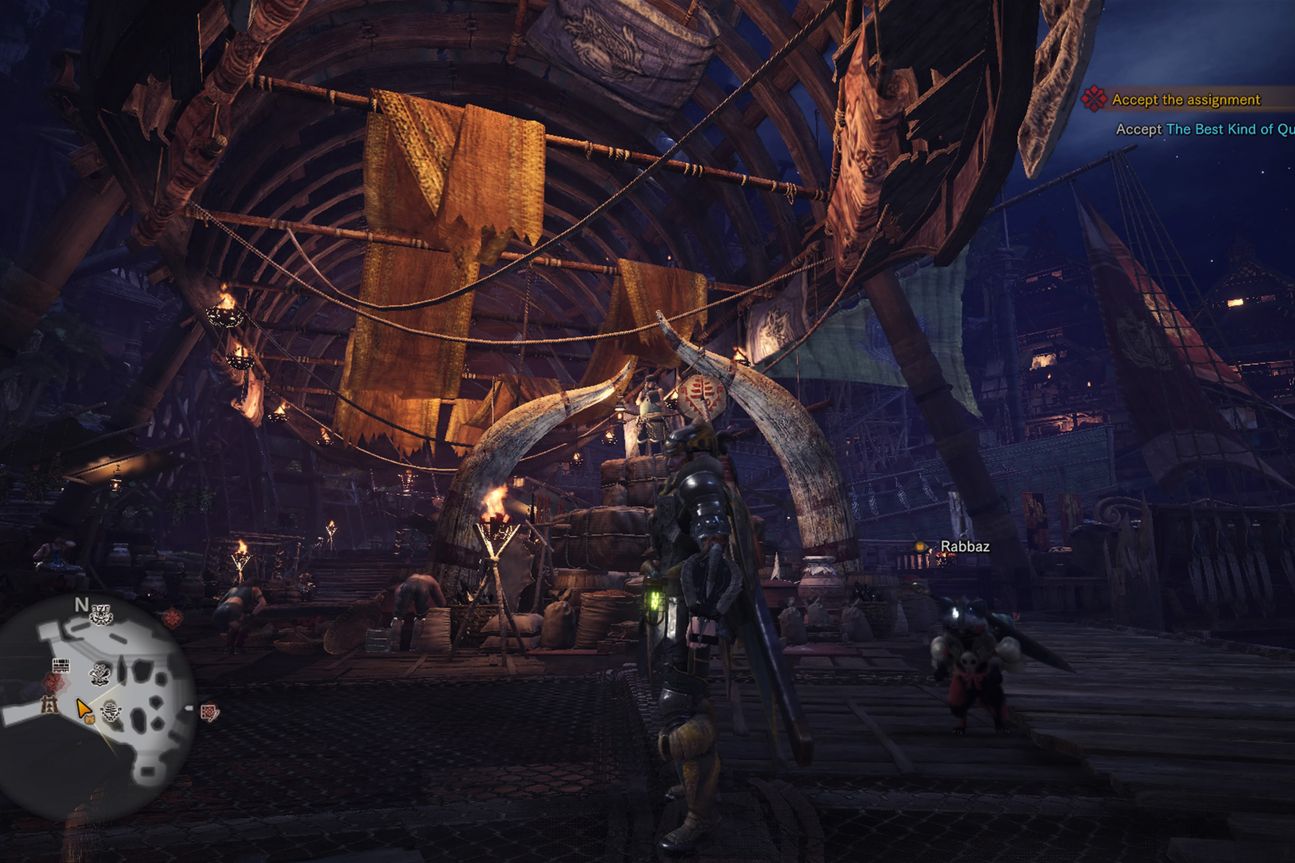
Task: Click the red marker floating right of the minimap
Action: pyautogui.click(x=210, y=711)
